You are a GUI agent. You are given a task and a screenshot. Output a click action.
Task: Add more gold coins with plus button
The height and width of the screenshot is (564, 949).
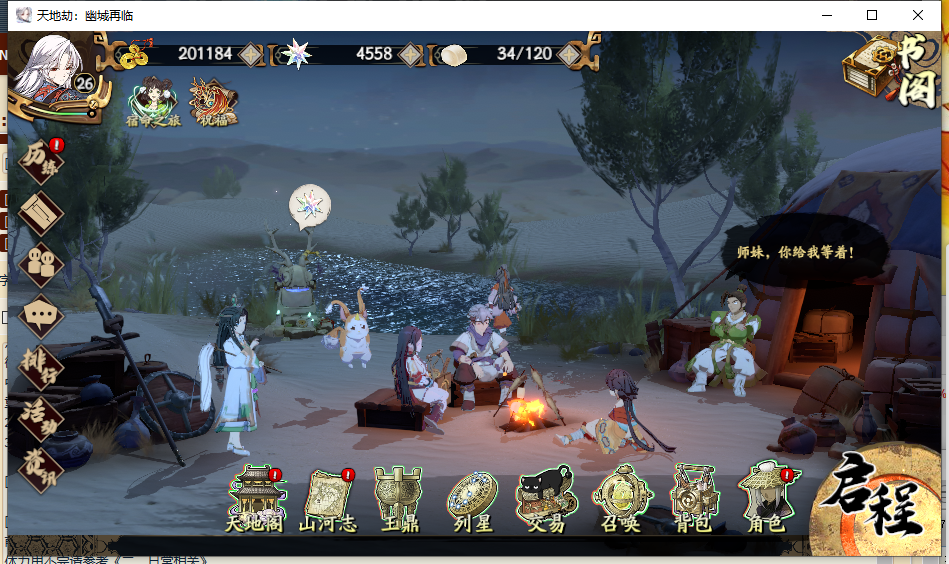pyautogui.click(x=249, y=54)
